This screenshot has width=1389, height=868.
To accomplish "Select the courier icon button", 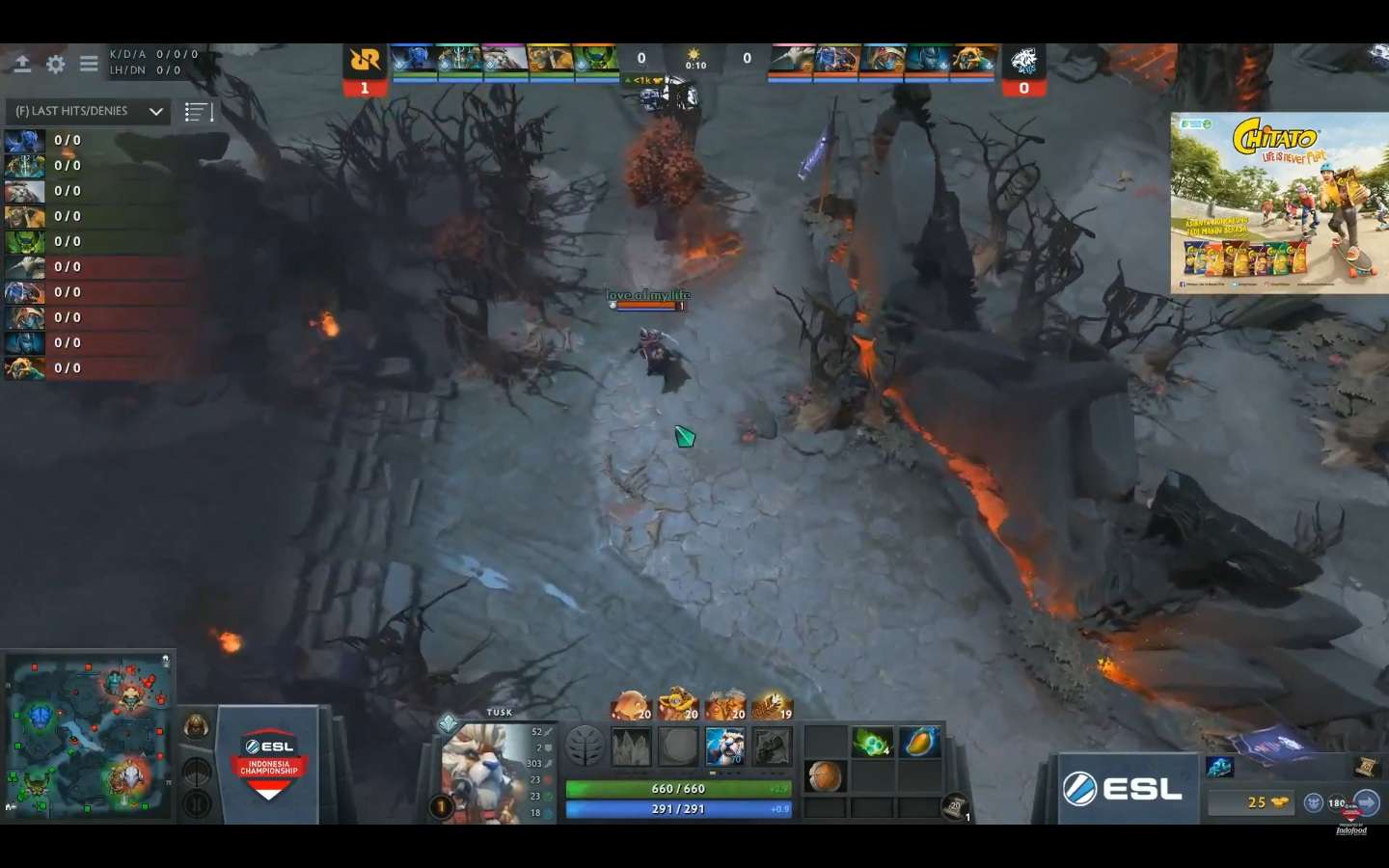I will pyautogui.click(x=1314, y=802).
